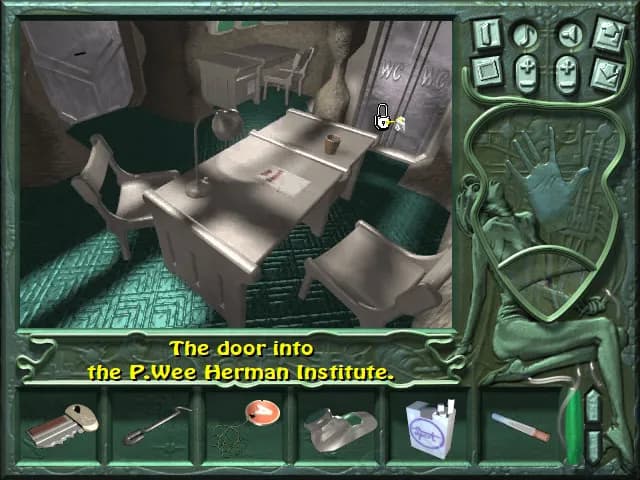This screenshot has height=480, width=640.
Task: Click the up-arrow load button
Action: pyautogui.click(x=607, y=34)
